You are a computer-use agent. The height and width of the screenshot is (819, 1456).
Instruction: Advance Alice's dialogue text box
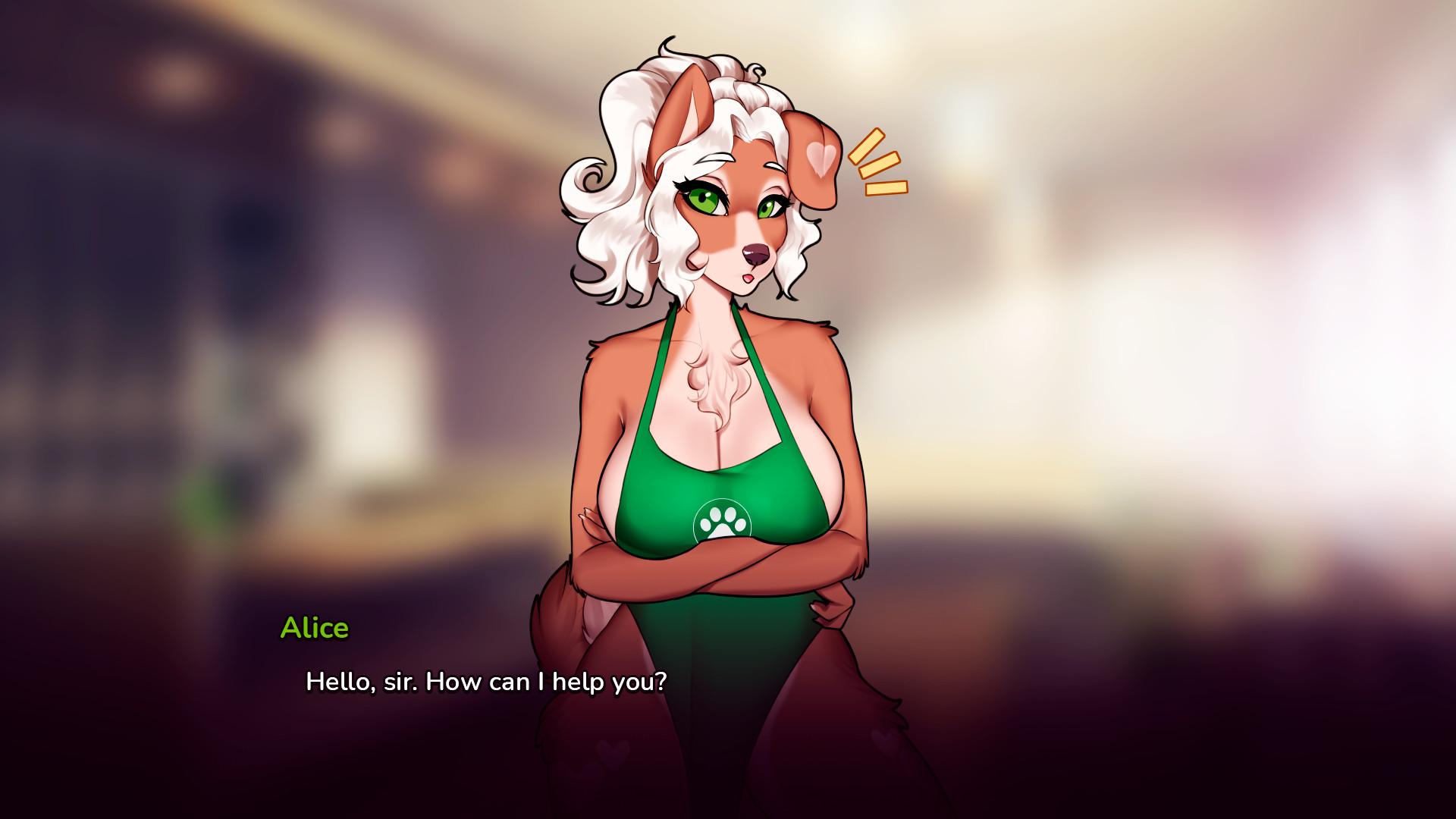(x=486, y=681)
